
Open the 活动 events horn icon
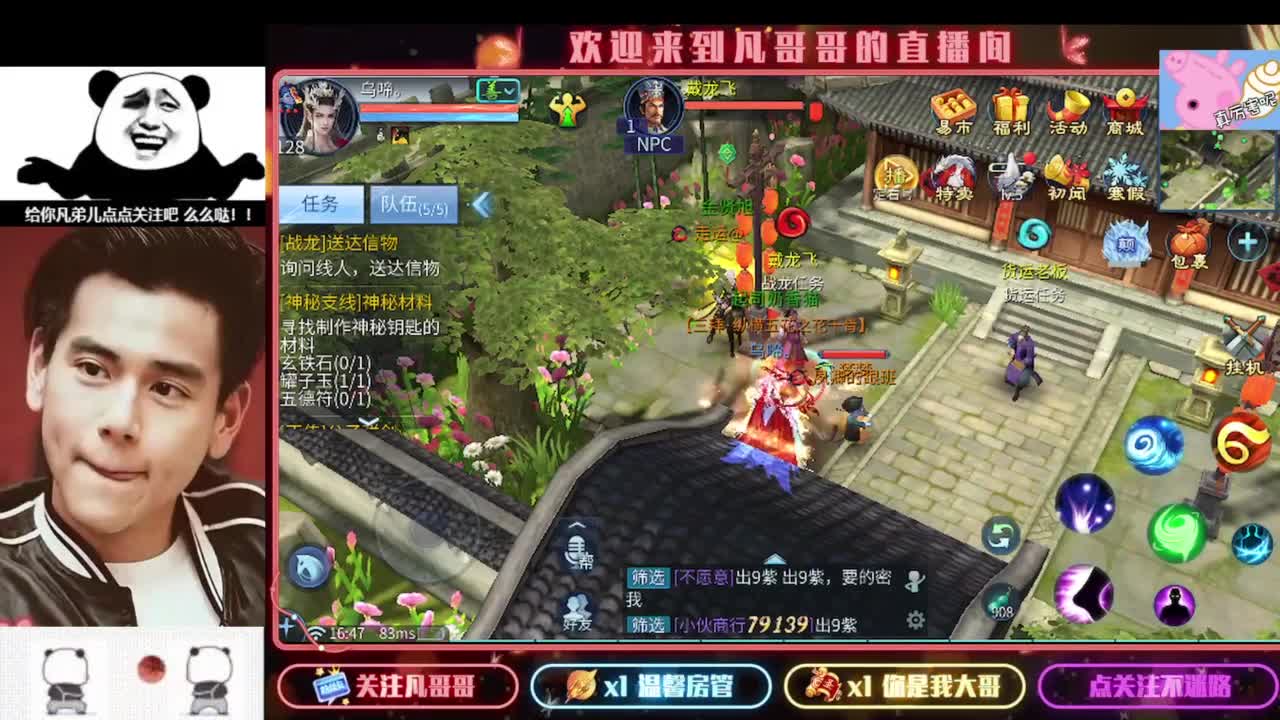[1070, 106]
